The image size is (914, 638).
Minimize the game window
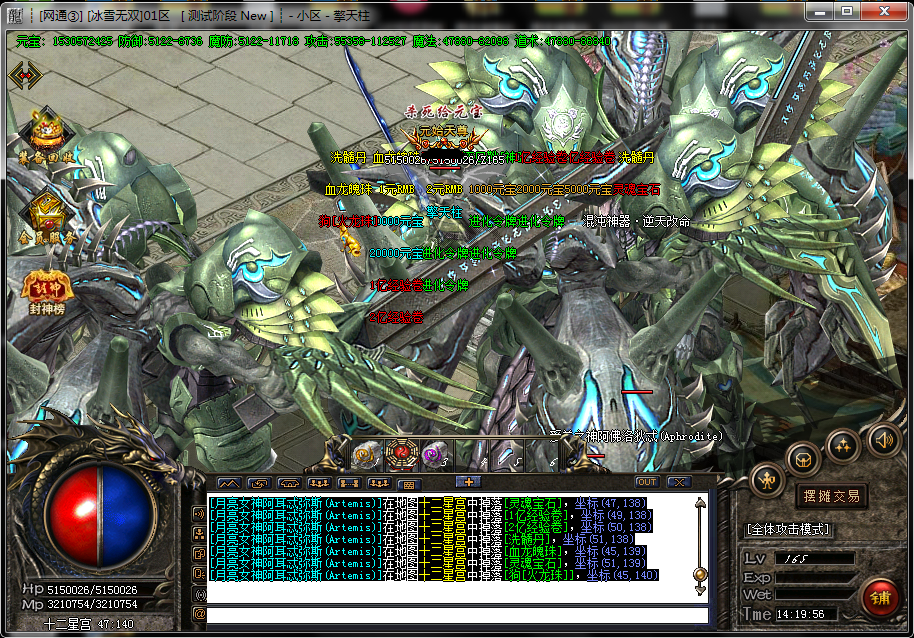click(818, 11)
